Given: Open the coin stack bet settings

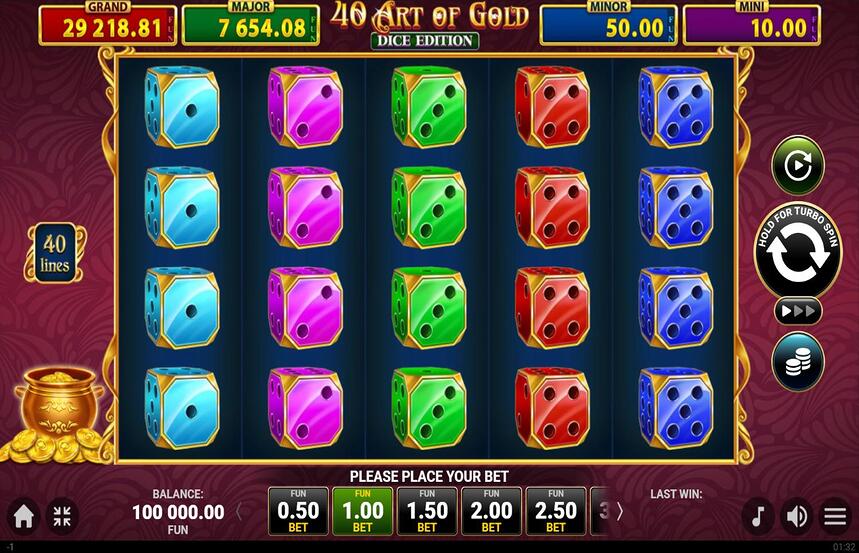Looking at the screenshot, I should 797,361.
